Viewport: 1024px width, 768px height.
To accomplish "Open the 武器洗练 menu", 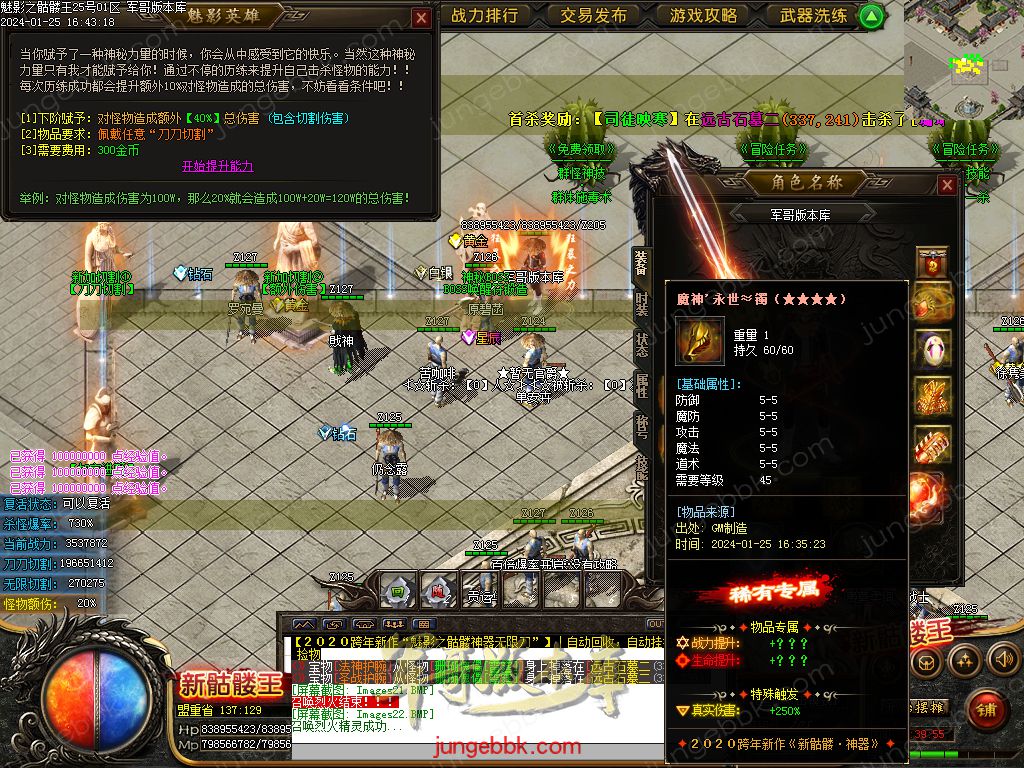I will pos(813,15).
